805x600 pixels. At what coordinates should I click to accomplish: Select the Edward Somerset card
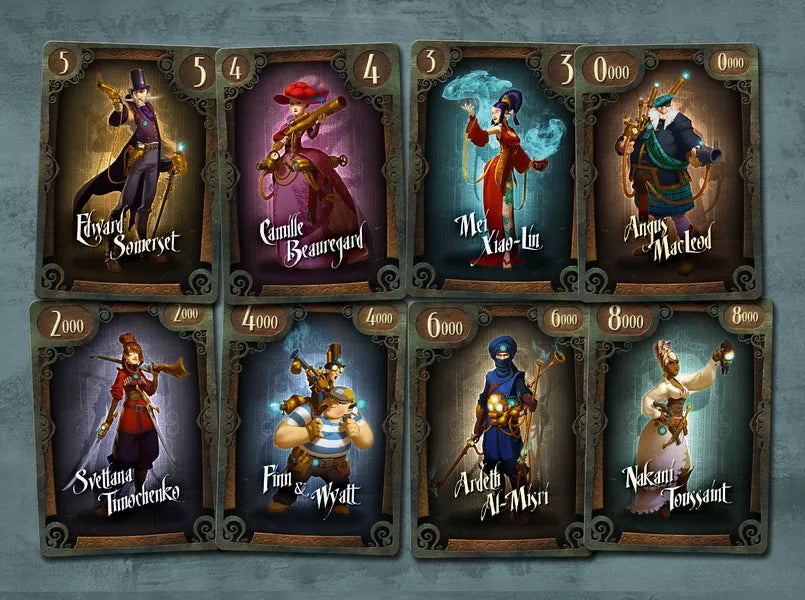click(127, 170)
